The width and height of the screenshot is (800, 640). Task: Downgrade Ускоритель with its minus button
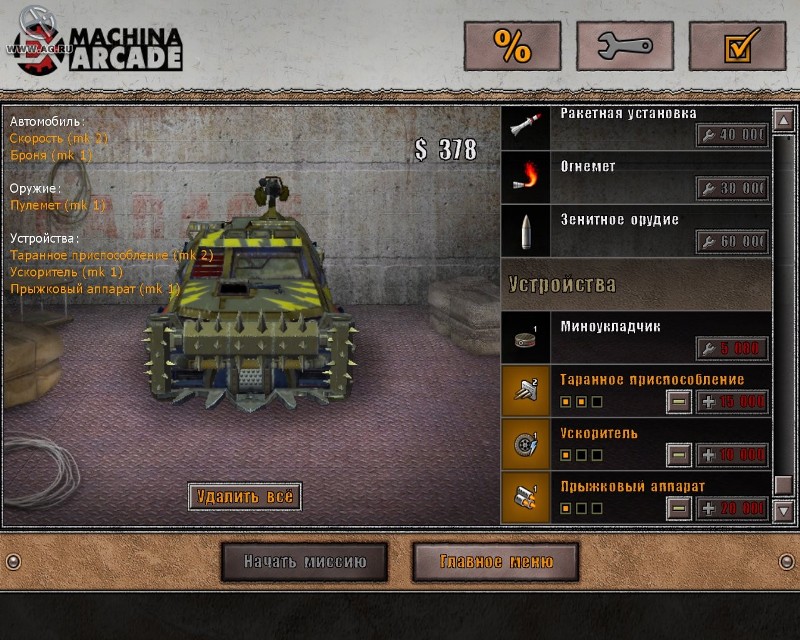(679, 455)
